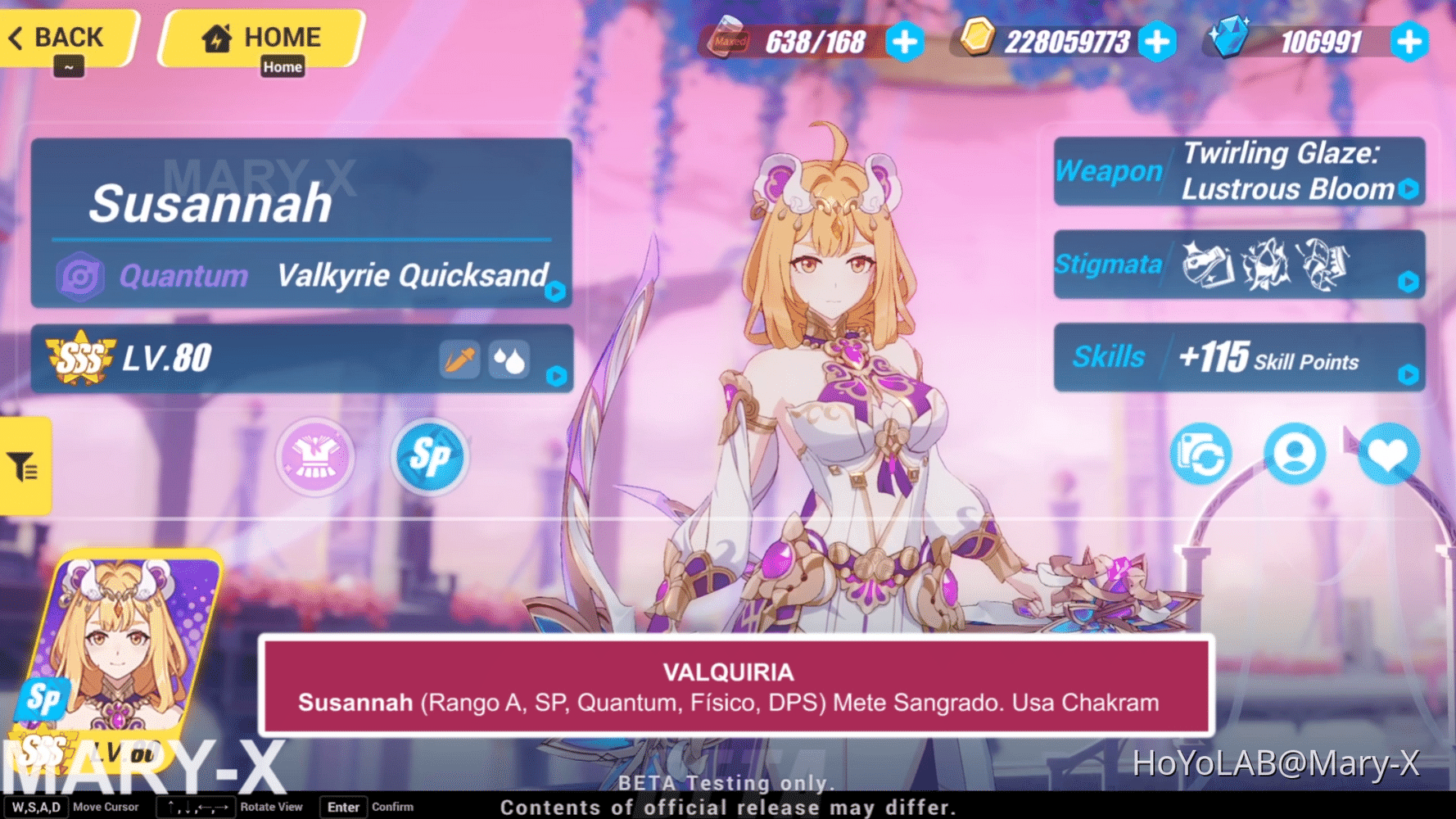This screenshot has height=819, width=1456.
Task: Open the outfit customization dress icon
Action: coord(315,457)
